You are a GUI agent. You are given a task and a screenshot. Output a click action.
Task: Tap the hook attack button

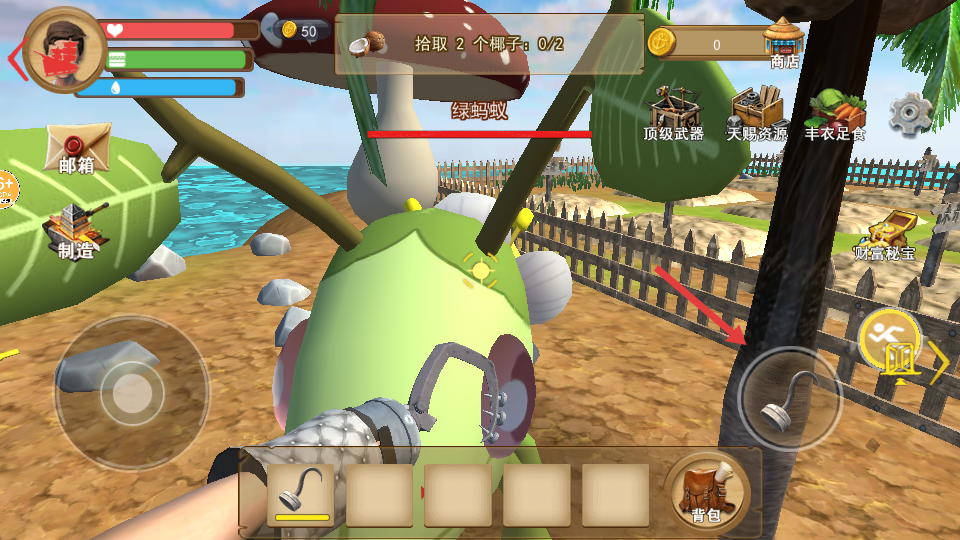[x=790, y=399]
